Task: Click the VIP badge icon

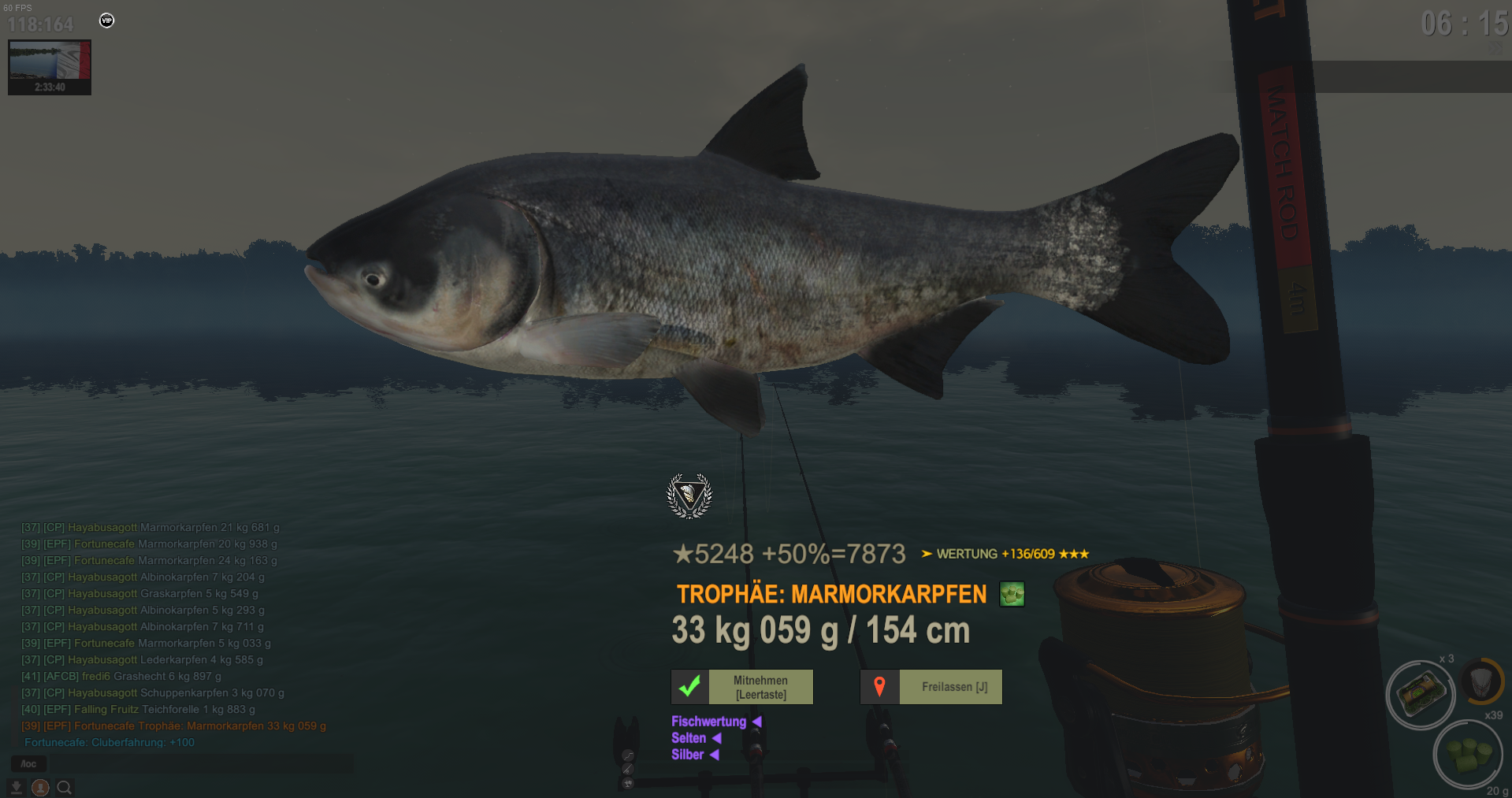Action: coord(107,20)
